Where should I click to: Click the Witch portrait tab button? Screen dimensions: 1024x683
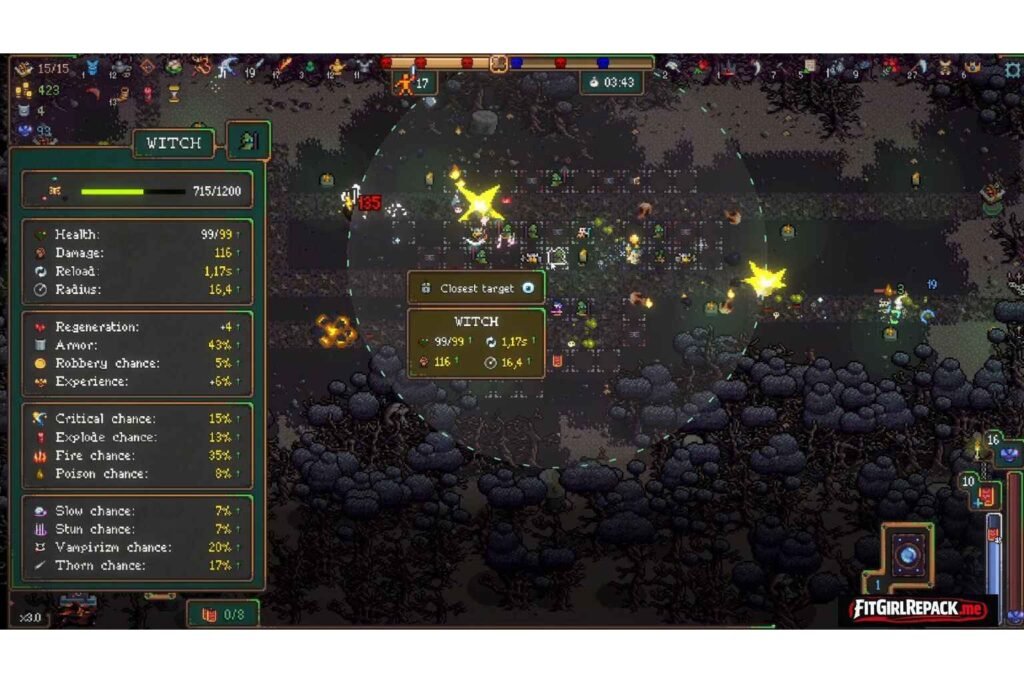[248, 141]
